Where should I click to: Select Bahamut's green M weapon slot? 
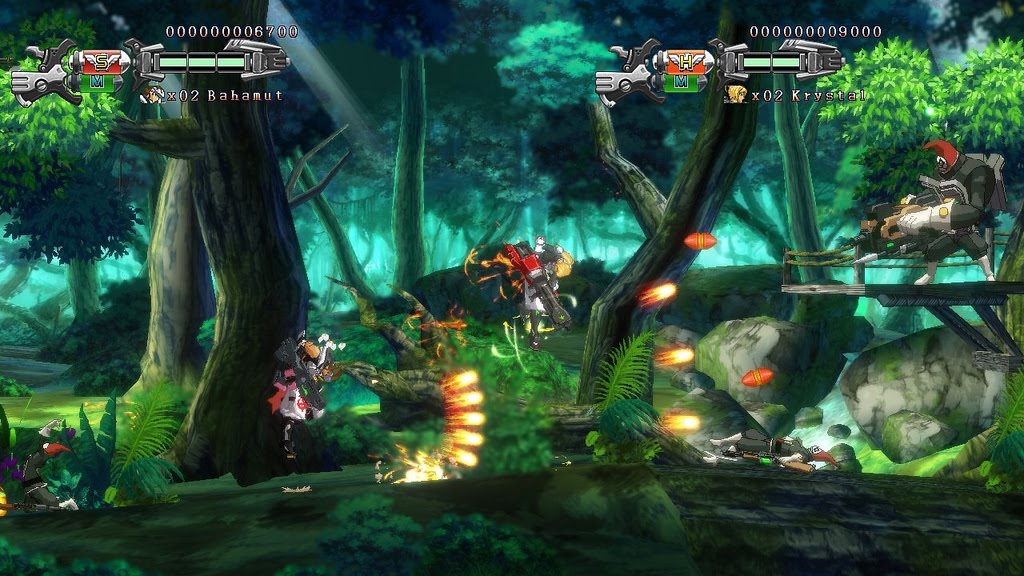coord(98,81)
